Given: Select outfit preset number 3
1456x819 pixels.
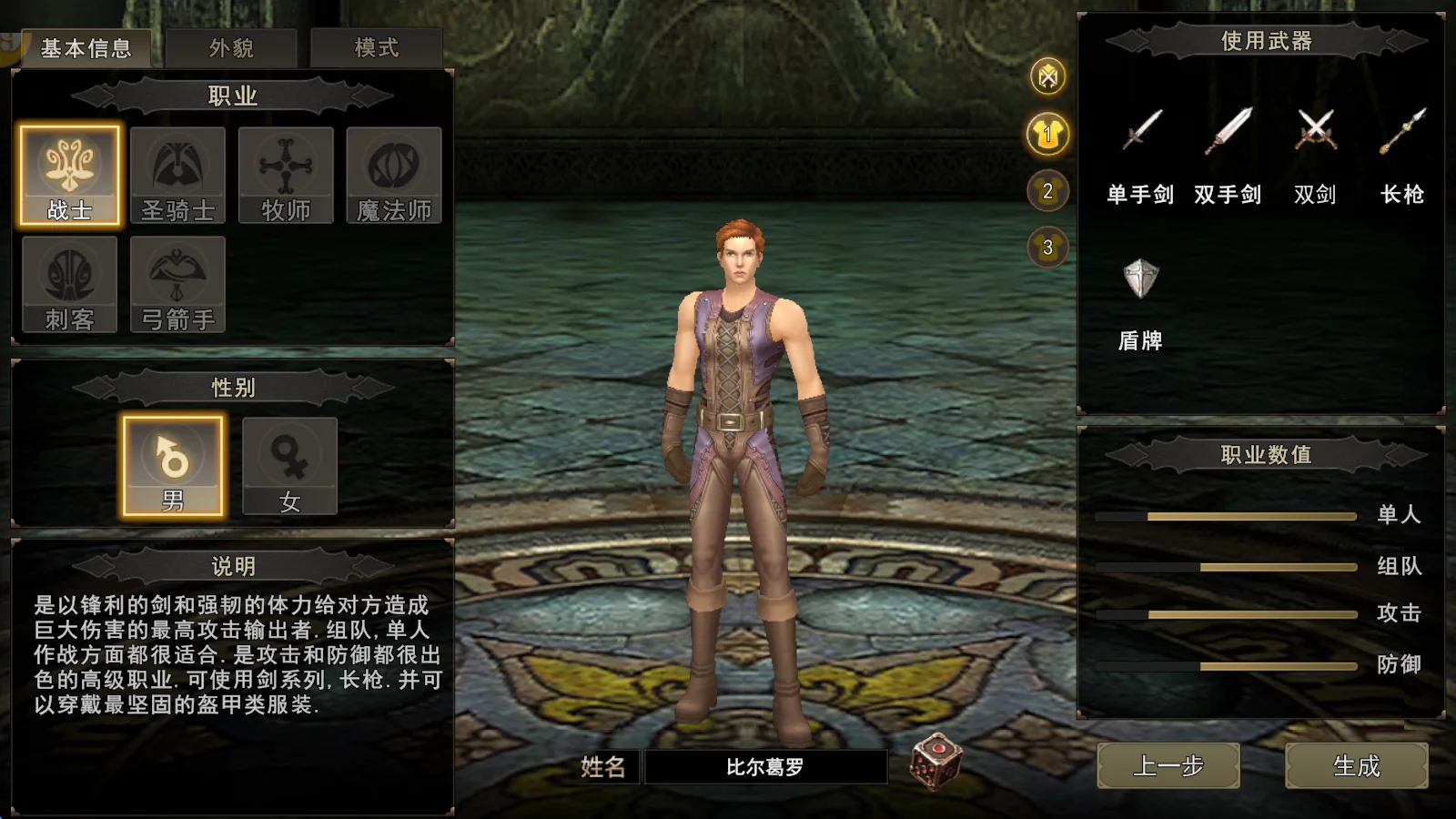Looking at the screenshot, I should click(1048, 247).
